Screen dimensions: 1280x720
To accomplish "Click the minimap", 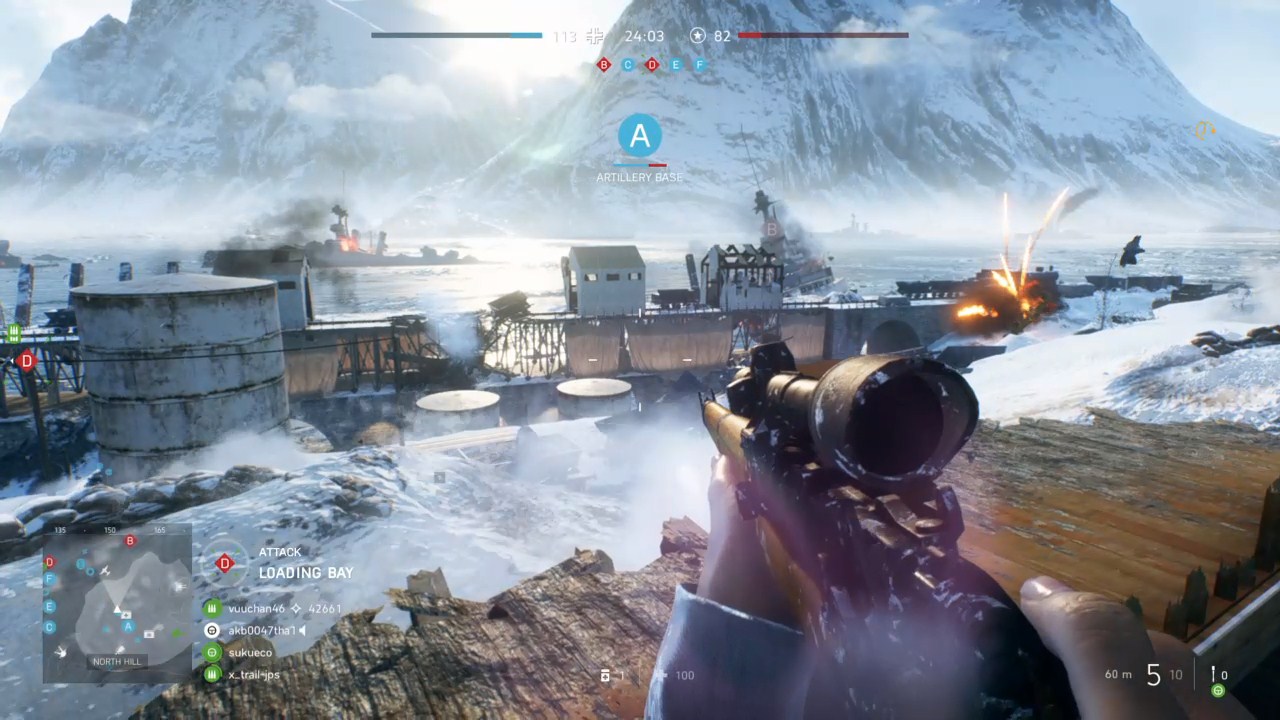I will tap(117, 604).
